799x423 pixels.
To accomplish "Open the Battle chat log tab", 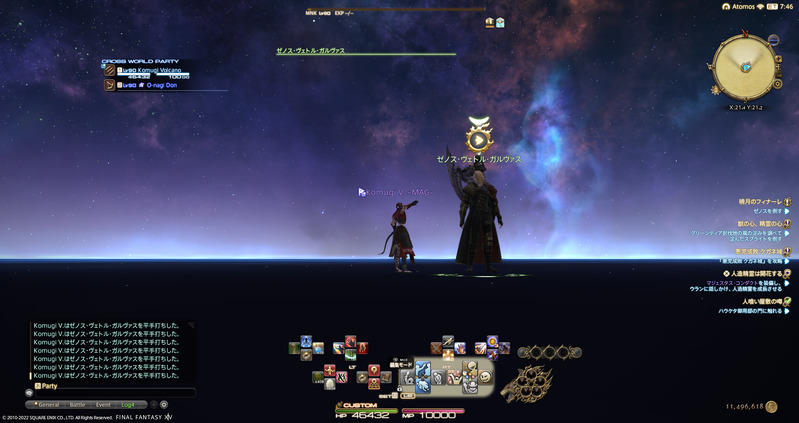I will coord(77,404).
